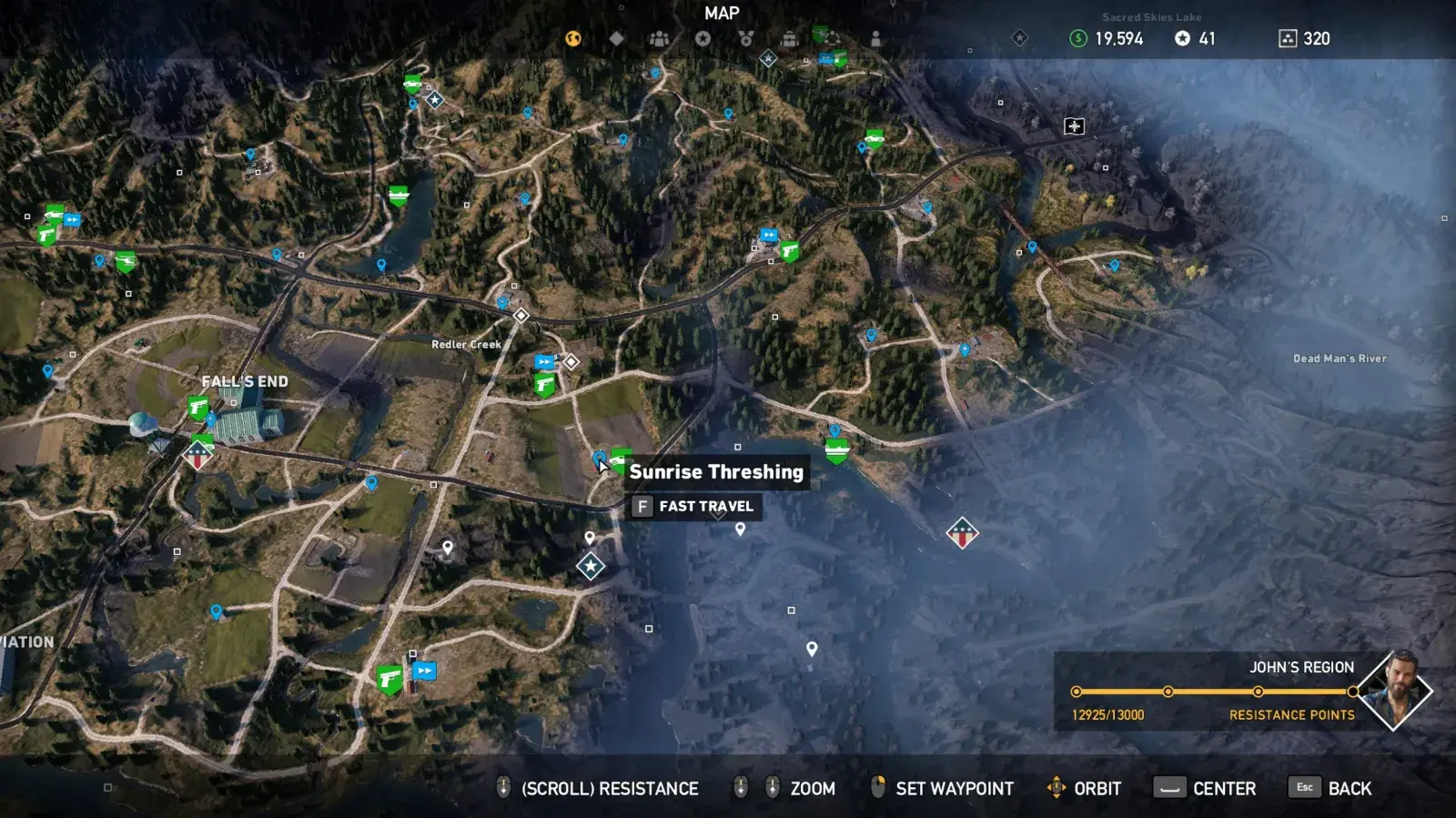1456x818 pixels.
Task: Open the missions star icon at the top
Action: coord(703,38)
